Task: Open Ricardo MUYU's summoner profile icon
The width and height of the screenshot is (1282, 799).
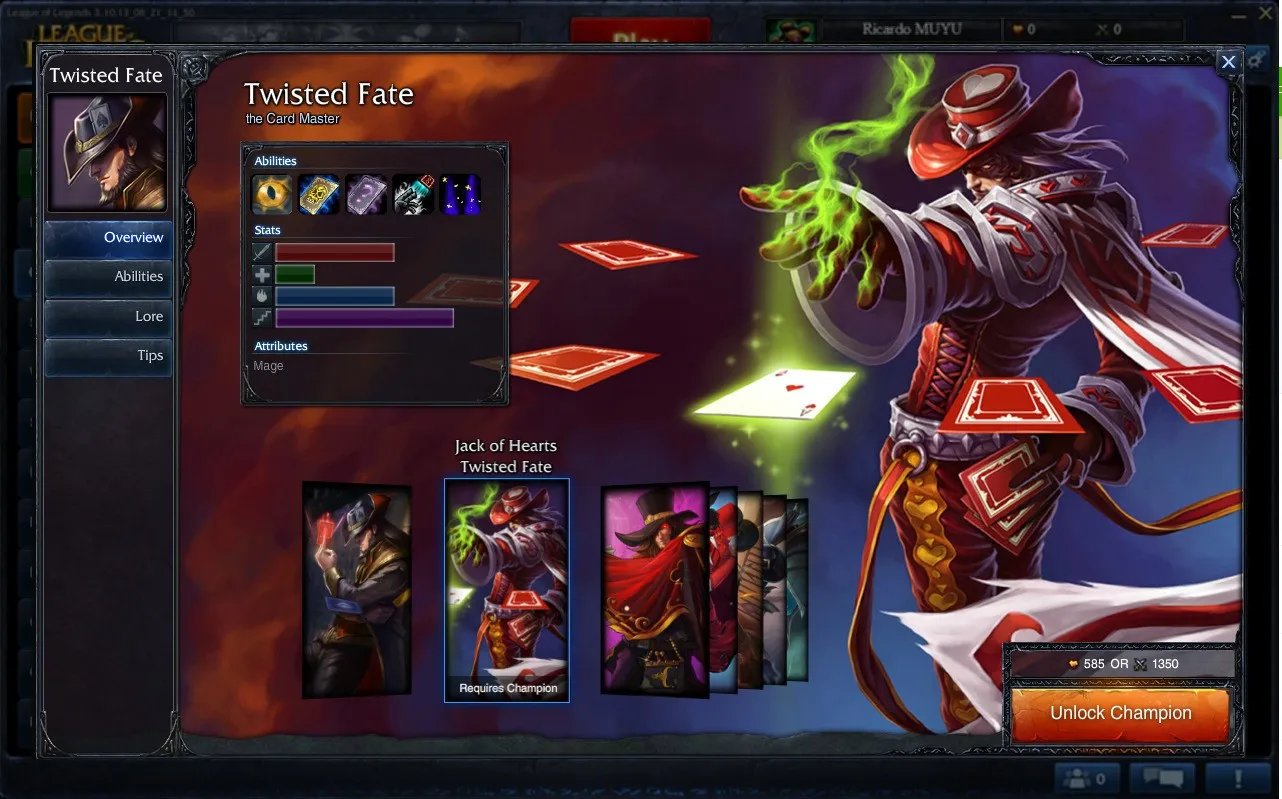Action: point(791,30)
